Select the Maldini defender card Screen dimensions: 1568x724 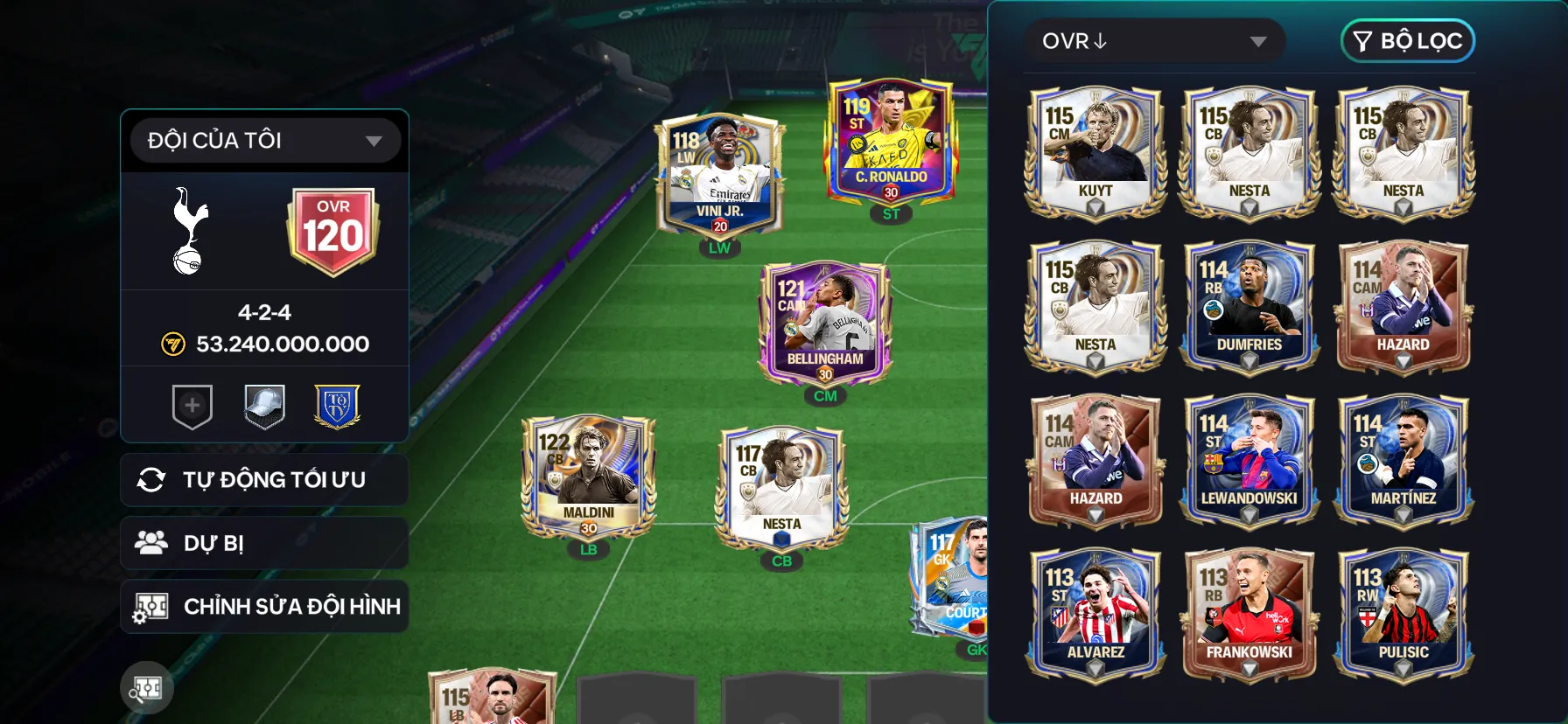(x=588, y=477)
